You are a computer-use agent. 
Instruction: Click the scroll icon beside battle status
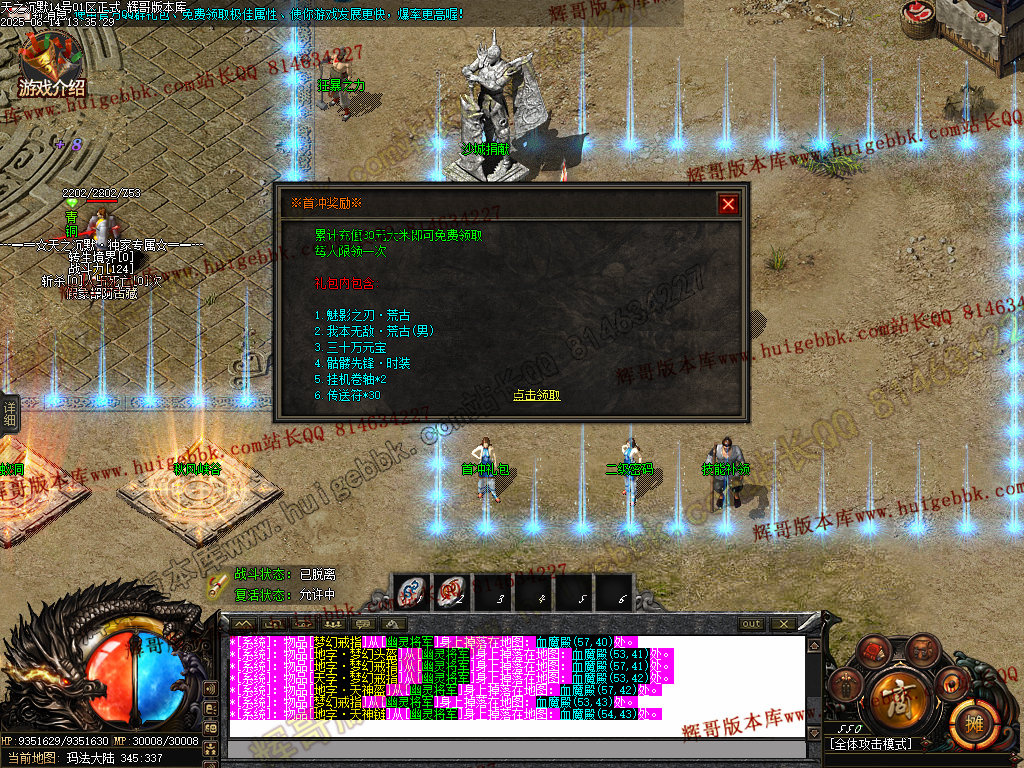point(216,585)
